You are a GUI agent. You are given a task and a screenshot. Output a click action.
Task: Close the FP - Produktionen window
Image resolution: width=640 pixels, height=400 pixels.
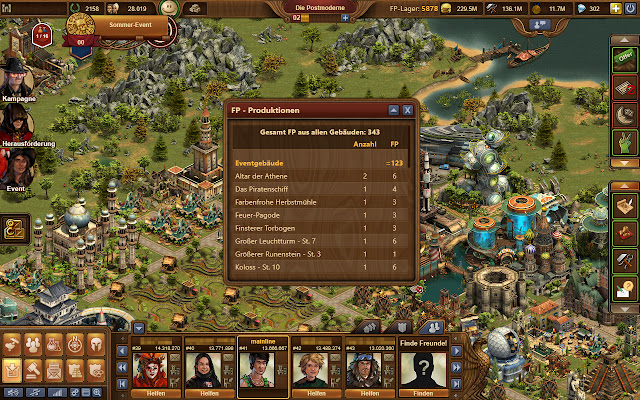(x=407, y=109)
